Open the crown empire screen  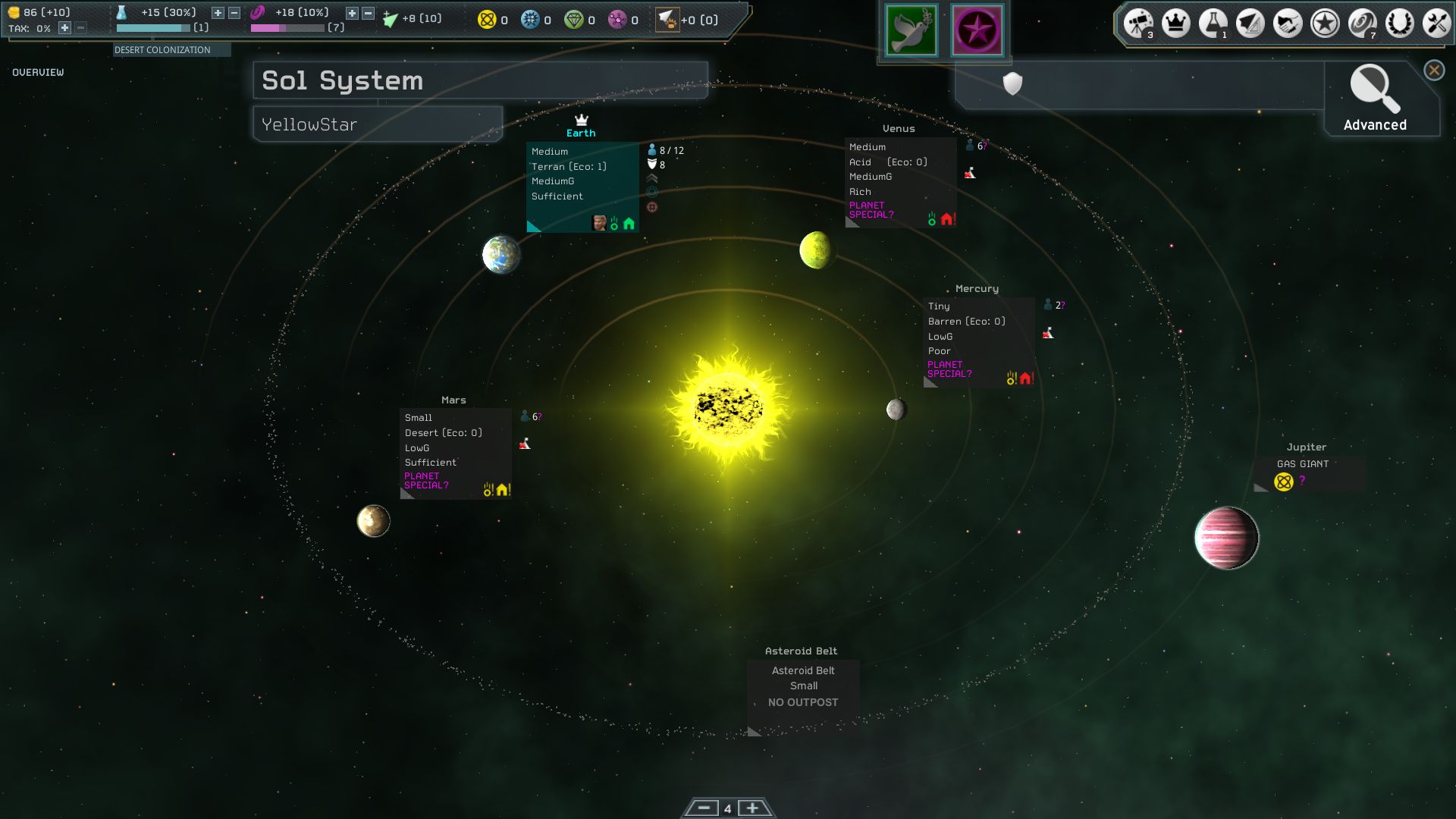1175,24
